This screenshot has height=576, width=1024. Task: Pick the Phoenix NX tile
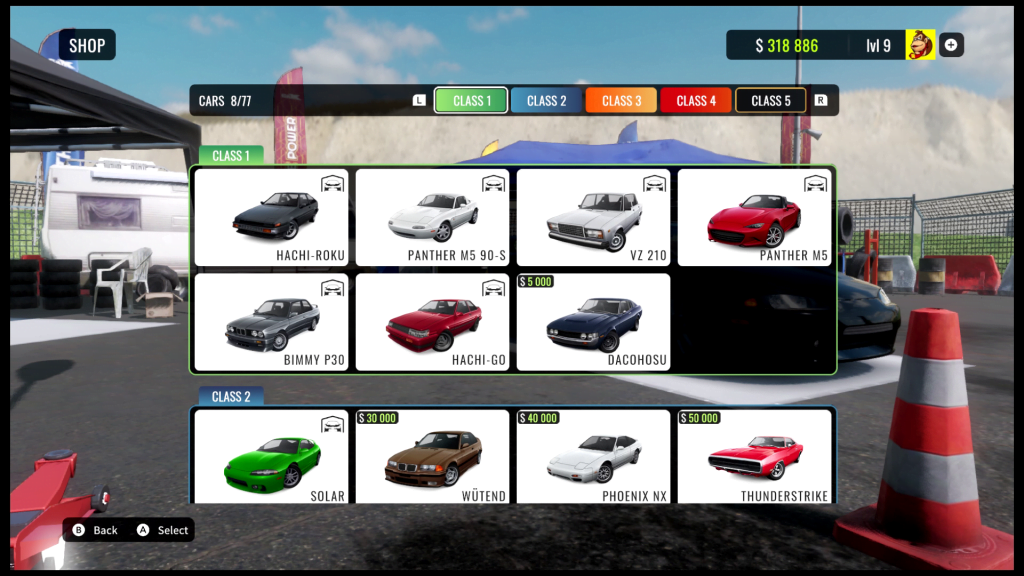(x=594, y=456)
